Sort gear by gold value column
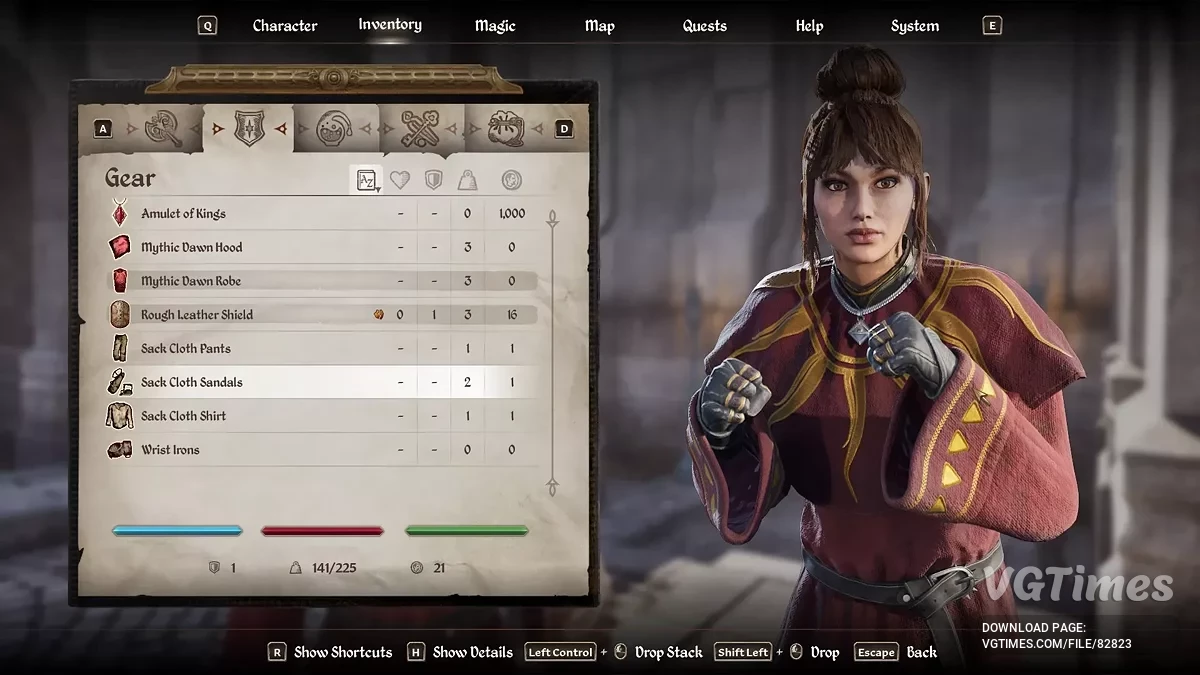Image resolution: width=1200 pixels, height=675 pixels. [511, 180]
